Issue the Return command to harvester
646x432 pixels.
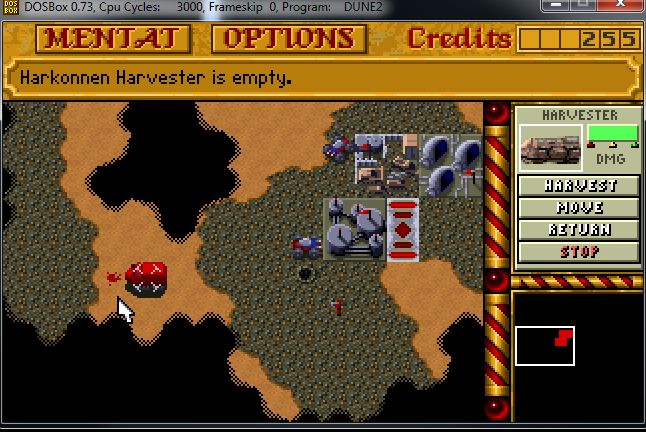coord(579,229)
